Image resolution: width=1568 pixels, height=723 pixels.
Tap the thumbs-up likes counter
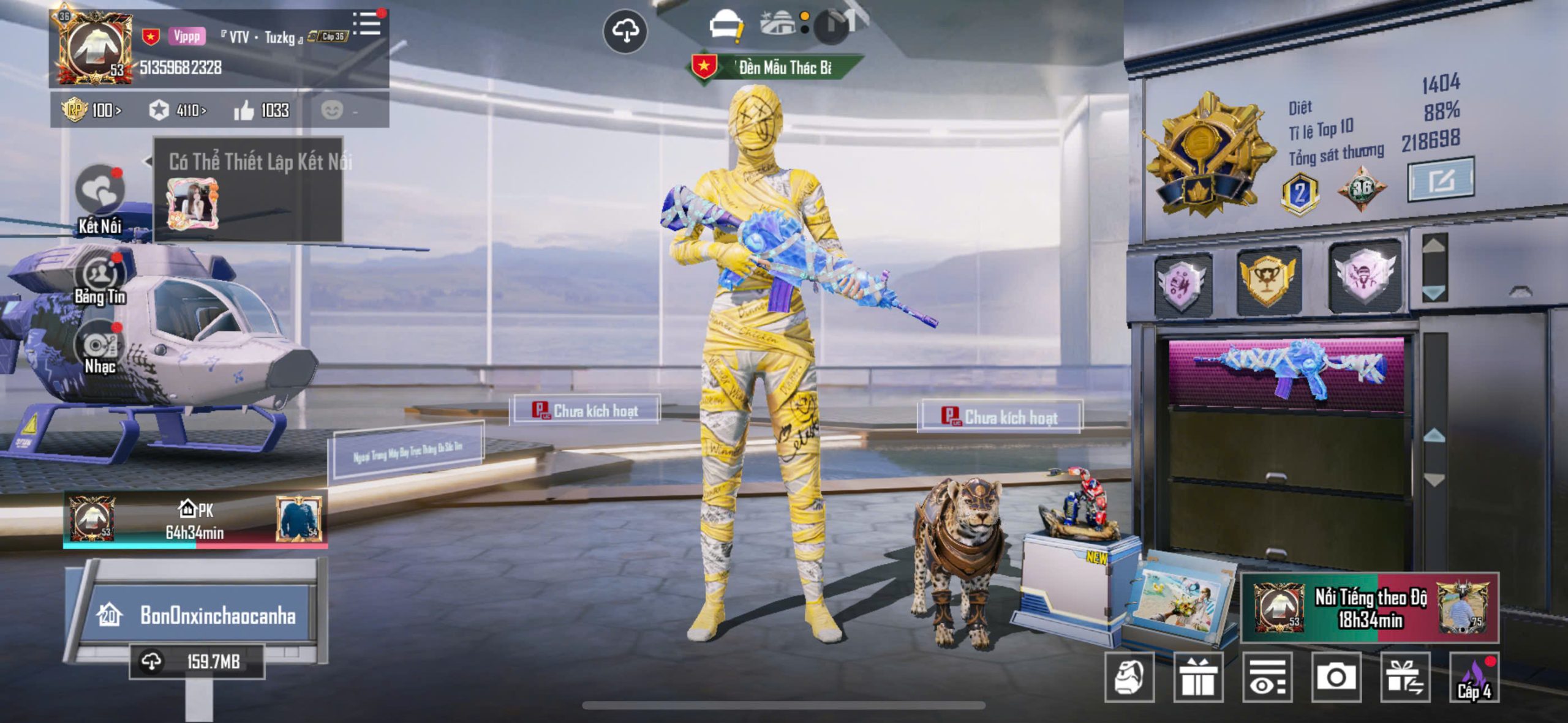click(x=262, y=110)
